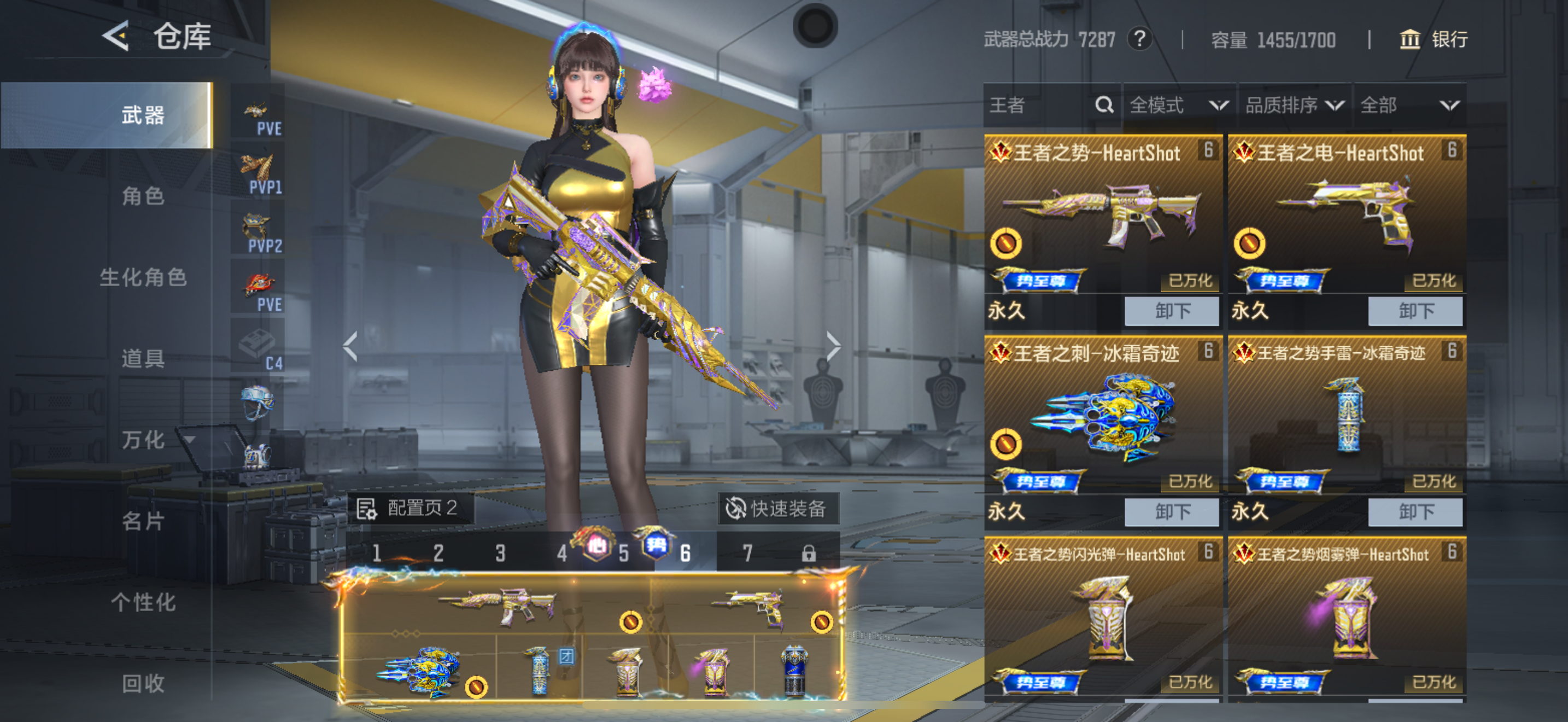The width and height of the screenshot is (1568, 722).
Task: Switch to the 角色 category tab
Action: (x=143, y=196)
